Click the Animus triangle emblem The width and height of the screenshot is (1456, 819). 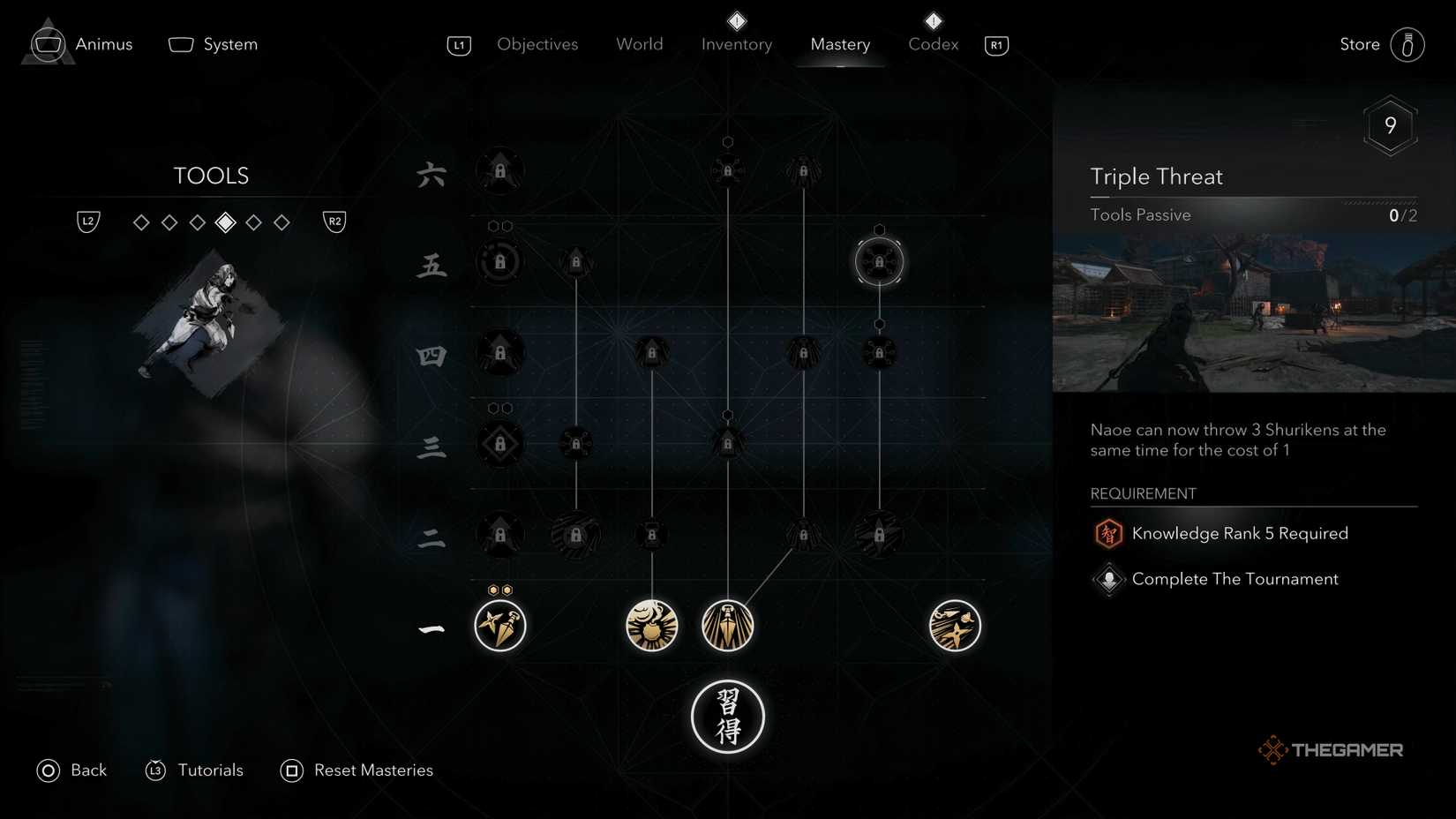48,41
